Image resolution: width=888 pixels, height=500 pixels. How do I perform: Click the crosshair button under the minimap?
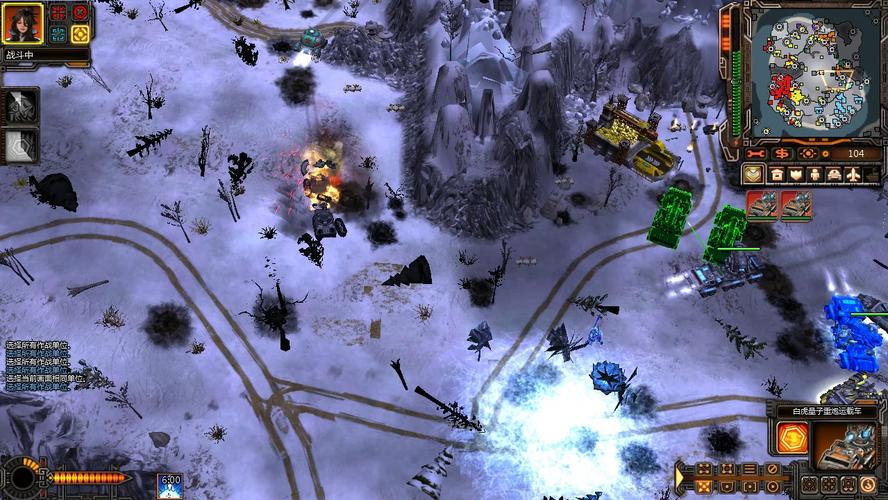[x=808, y=154]
